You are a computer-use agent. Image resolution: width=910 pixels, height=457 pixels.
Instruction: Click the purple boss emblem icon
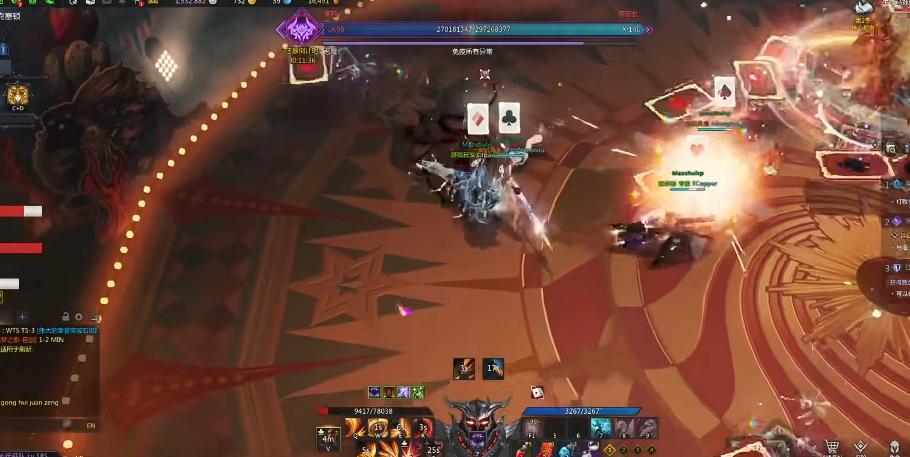point(297,26)
